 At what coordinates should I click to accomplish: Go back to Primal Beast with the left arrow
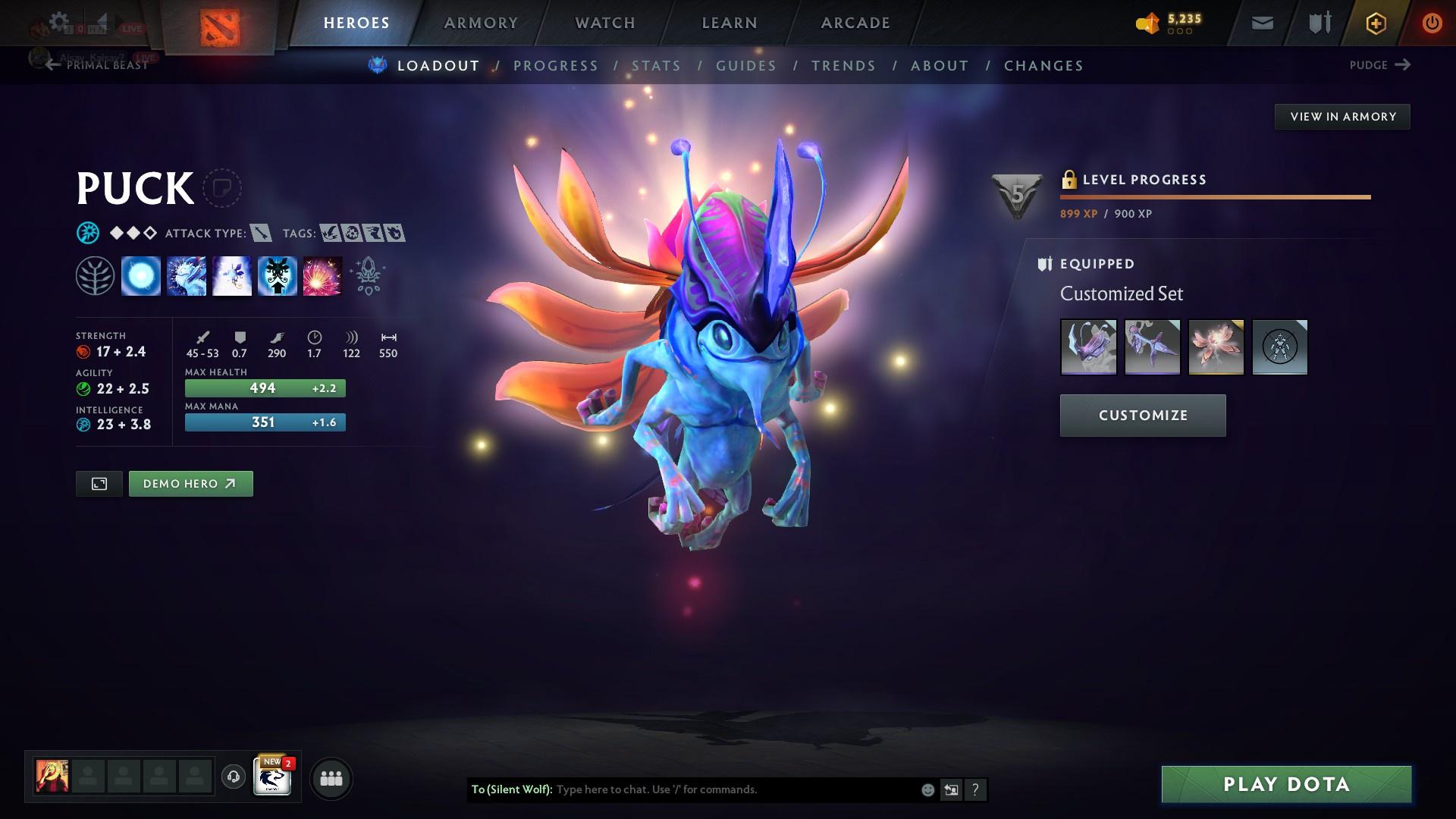coord(52,65)
